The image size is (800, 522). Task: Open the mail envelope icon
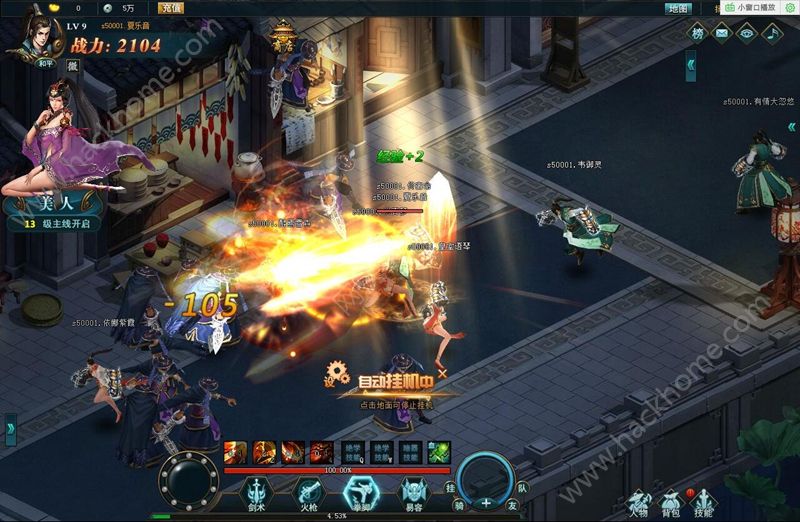[x=722, y=33]
